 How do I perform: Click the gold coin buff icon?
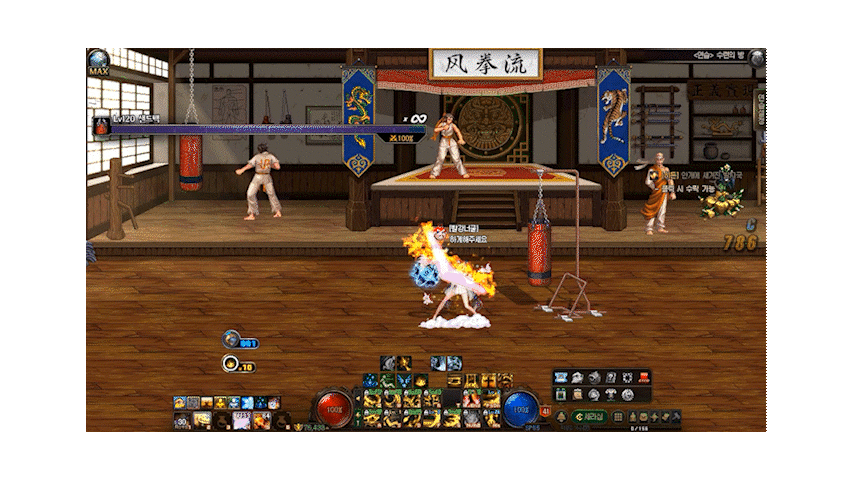231,364
